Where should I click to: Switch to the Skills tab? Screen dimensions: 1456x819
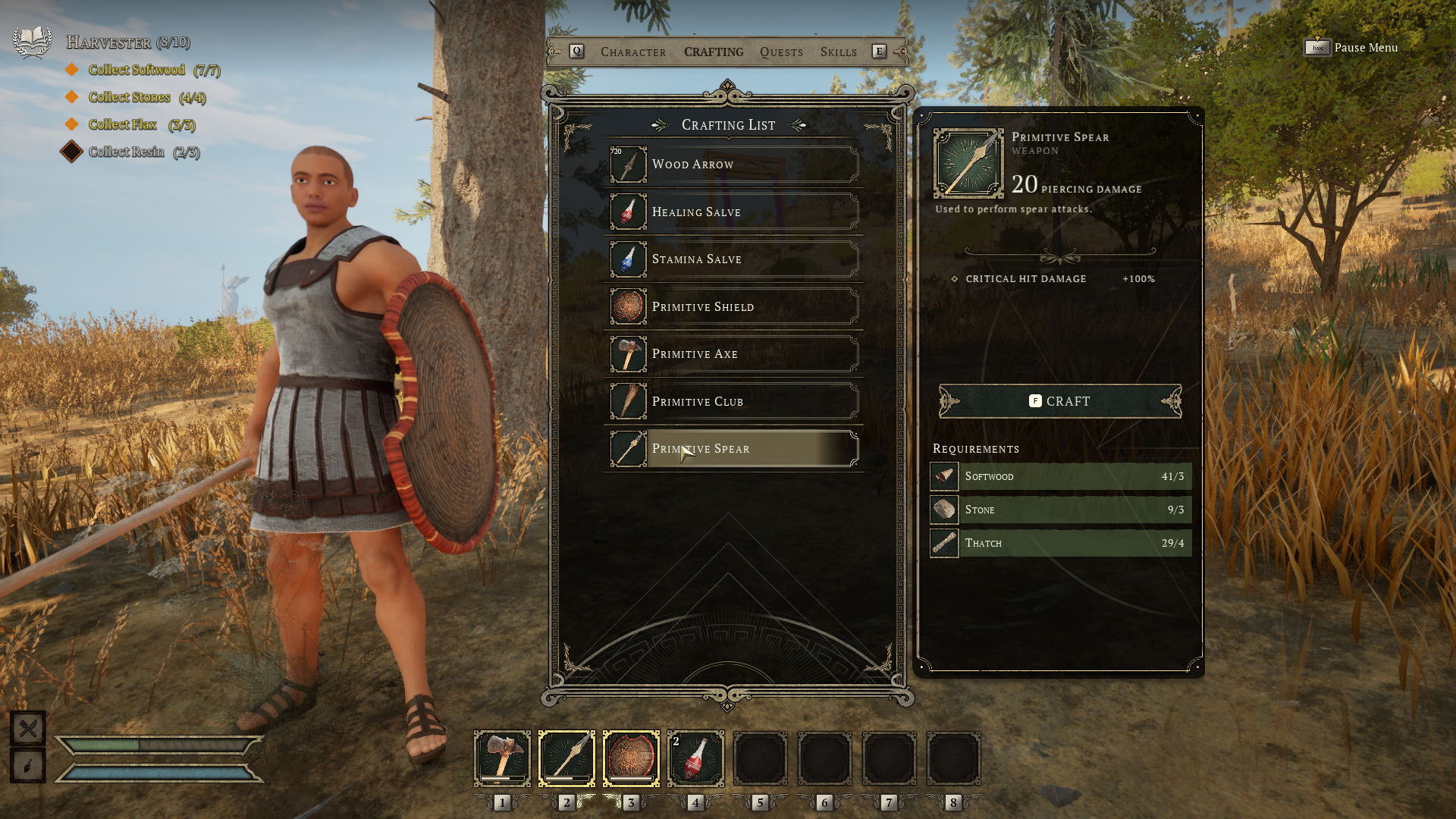pyautogui.click(x=838, y=52)
